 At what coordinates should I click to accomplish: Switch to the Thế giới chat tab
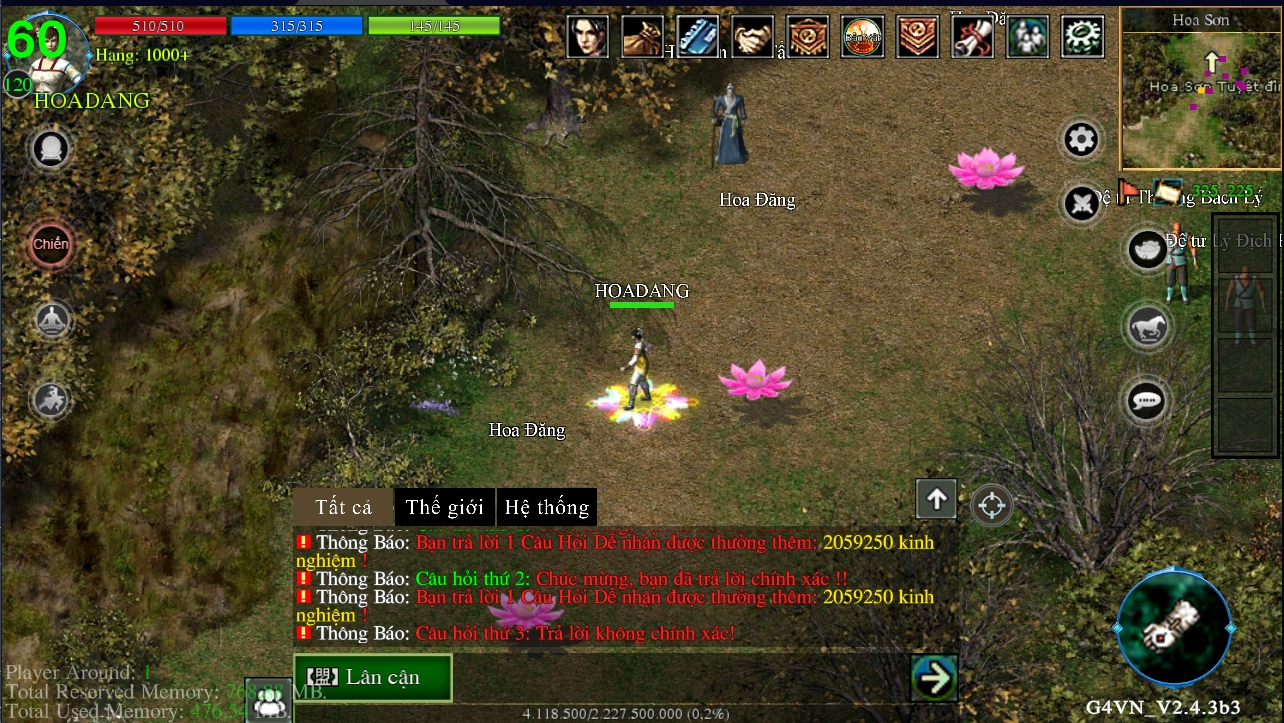pos(444,507)
